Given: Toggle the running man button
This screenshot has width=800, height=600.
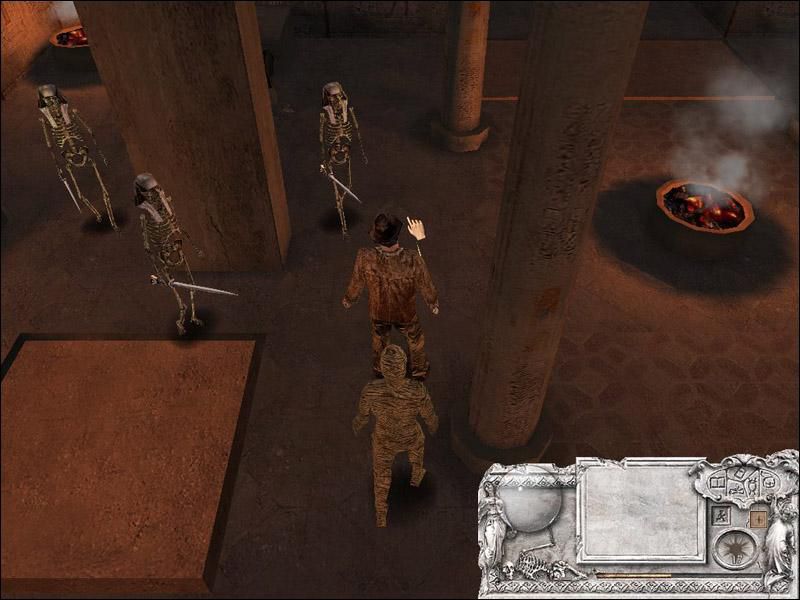Looking at the screenshot, I should (x=721, y=517).
